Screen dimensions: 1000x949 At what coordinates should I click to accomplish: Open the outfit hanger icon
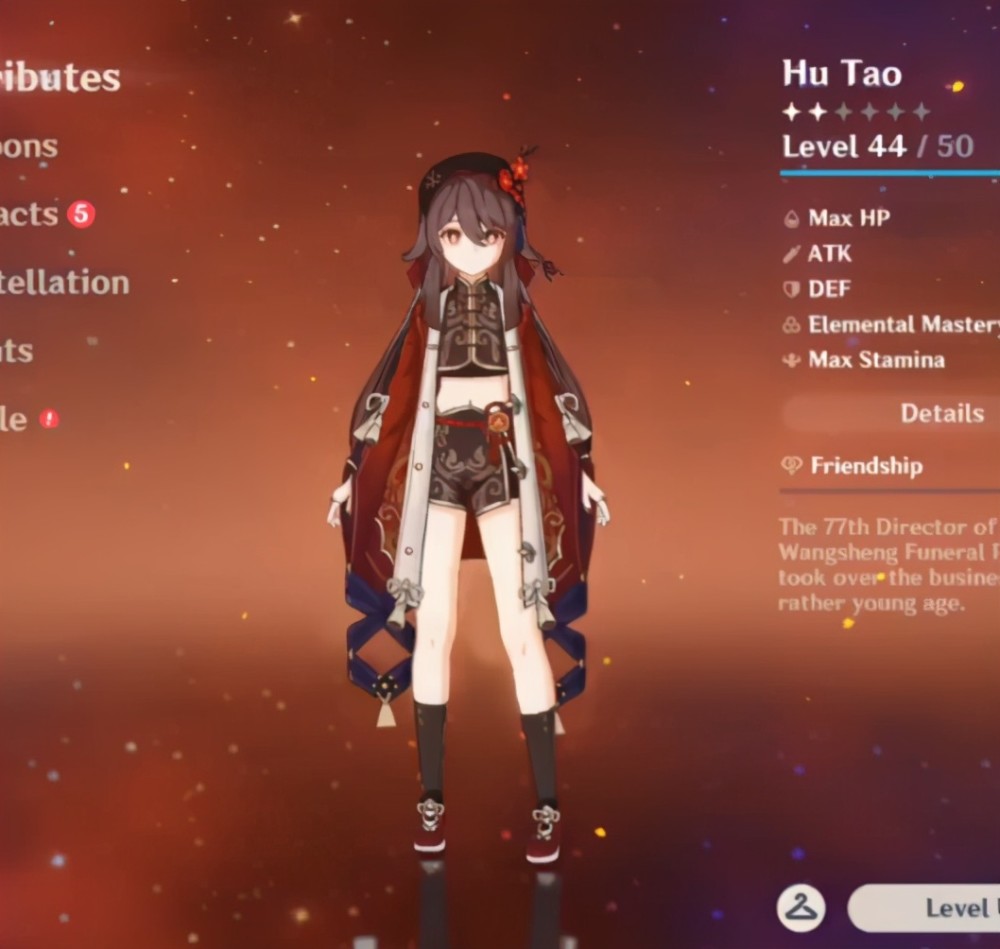(x=801, y=908)
